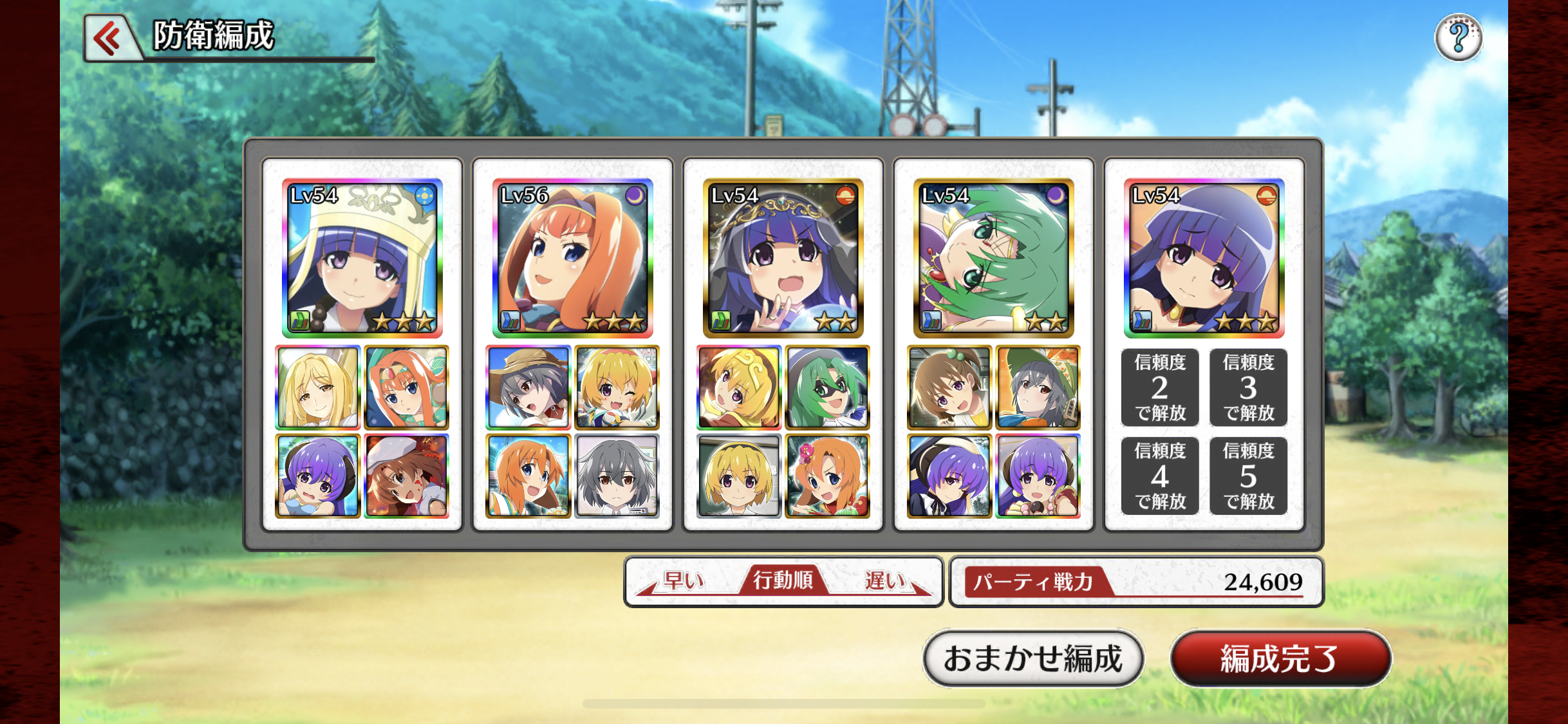Choose the gray-haired straw hat support card

tap(528, 387)
